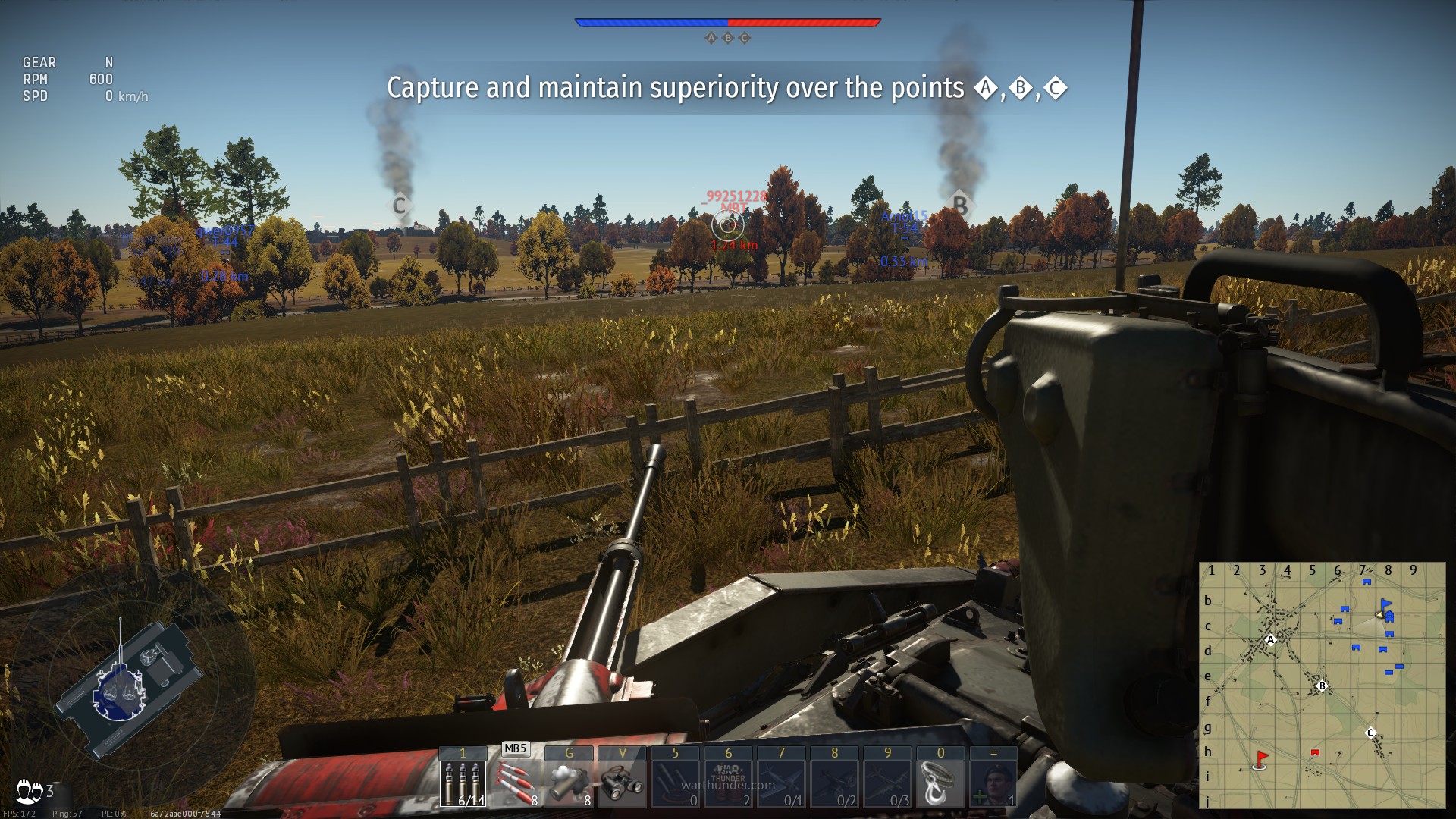Screen dimensions: 1456x819
Task: Click capture point B on the minimap
Action: coord(1323,686)
